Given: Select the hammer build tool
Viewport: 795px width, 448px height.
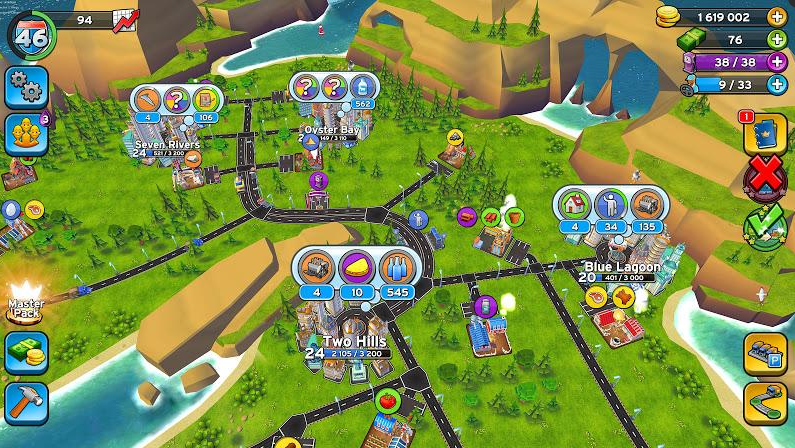Looking at the screenshot, I should (26, 402).
